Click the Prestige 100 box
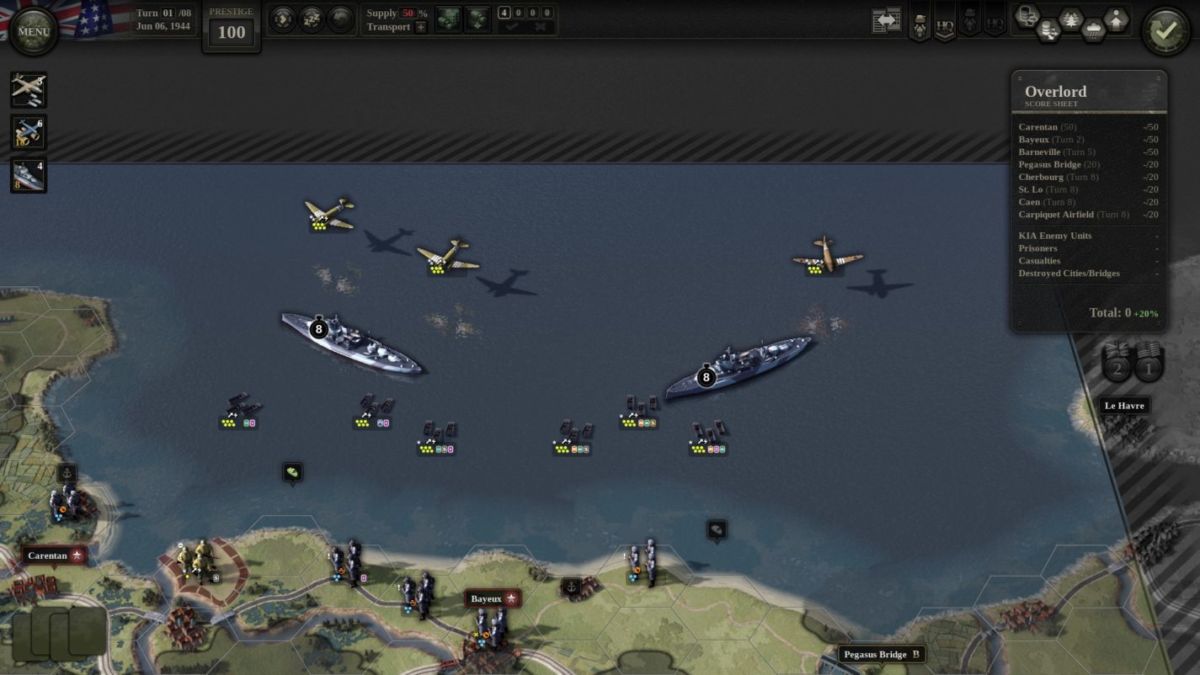 click(231, 27)
